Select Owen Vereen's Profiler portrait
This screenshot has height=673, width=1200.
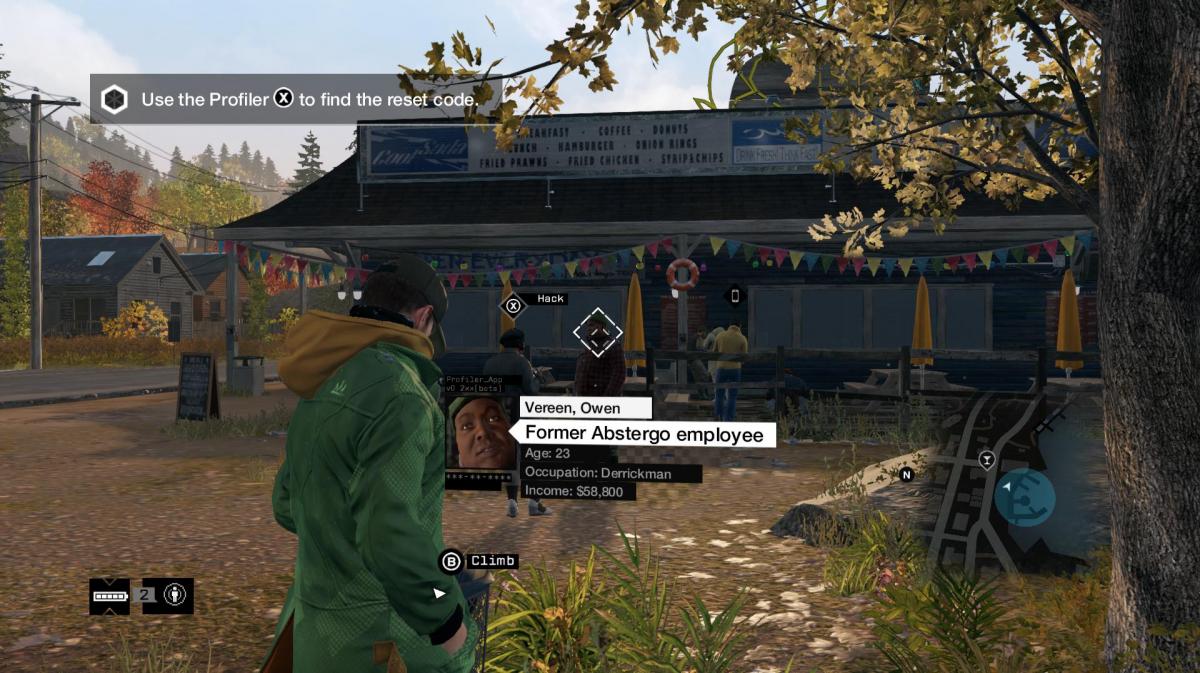481,433
